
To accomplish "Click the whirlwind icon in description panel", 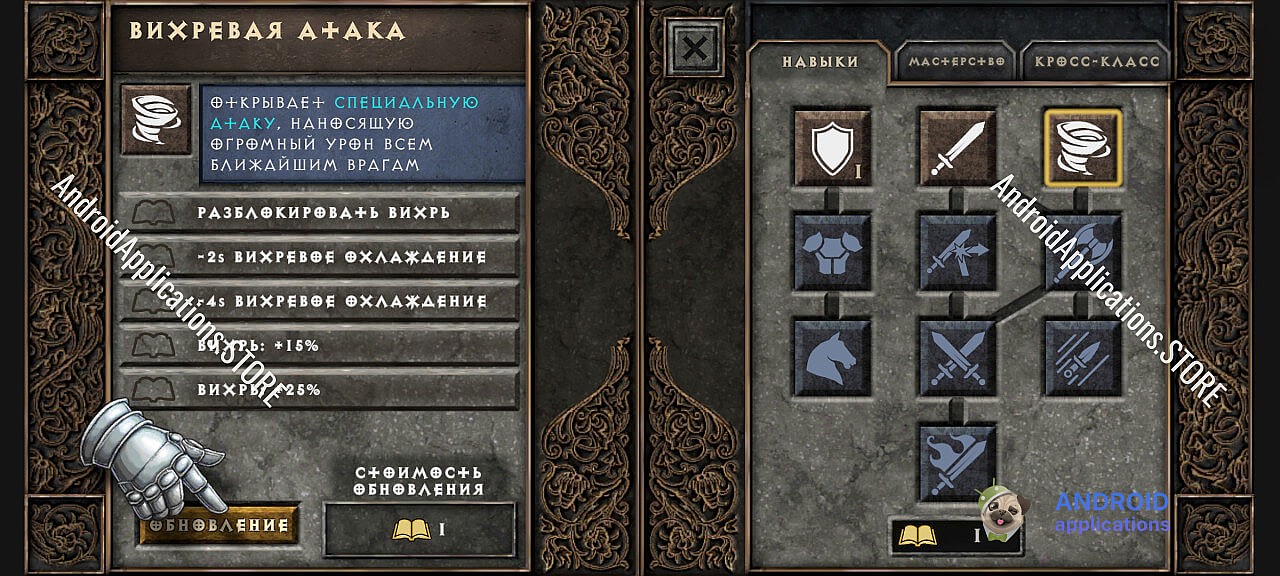I will coord(156,119).
